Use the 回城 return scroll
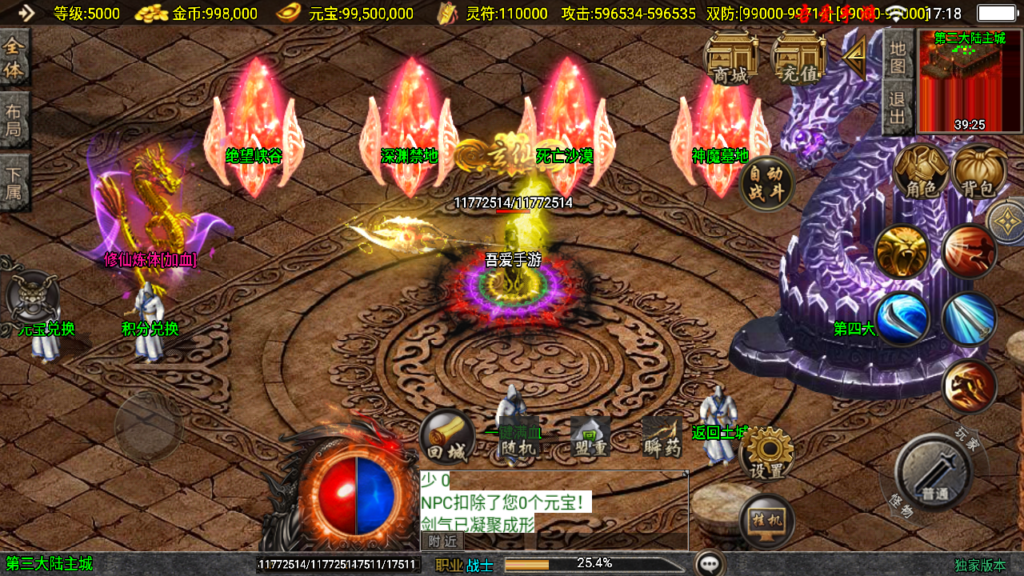Viewport: 1024px width, 576px height. coord(446,436)
